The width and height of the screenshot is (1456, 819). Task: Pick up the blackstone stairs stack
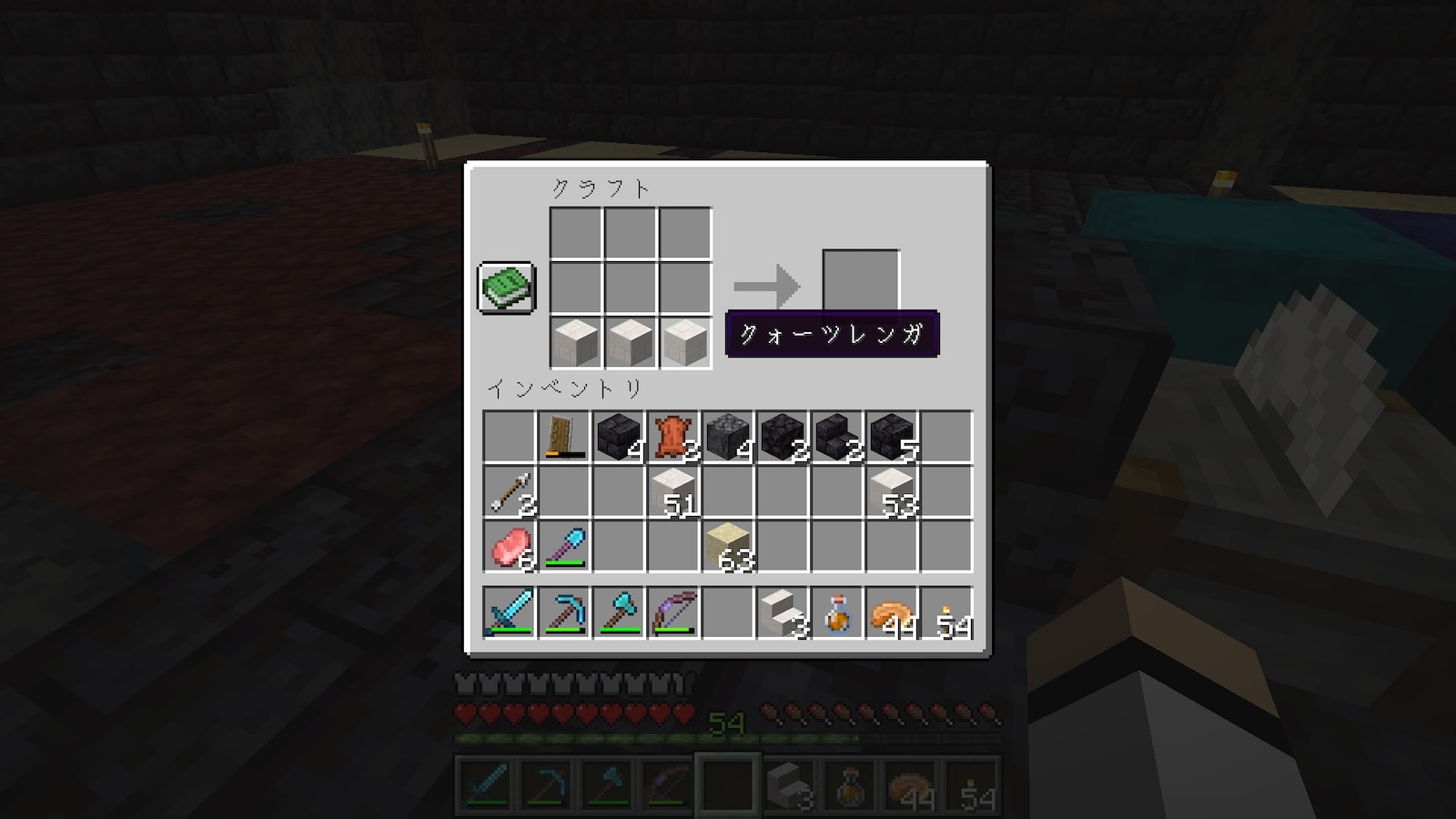tap(837, 438)
